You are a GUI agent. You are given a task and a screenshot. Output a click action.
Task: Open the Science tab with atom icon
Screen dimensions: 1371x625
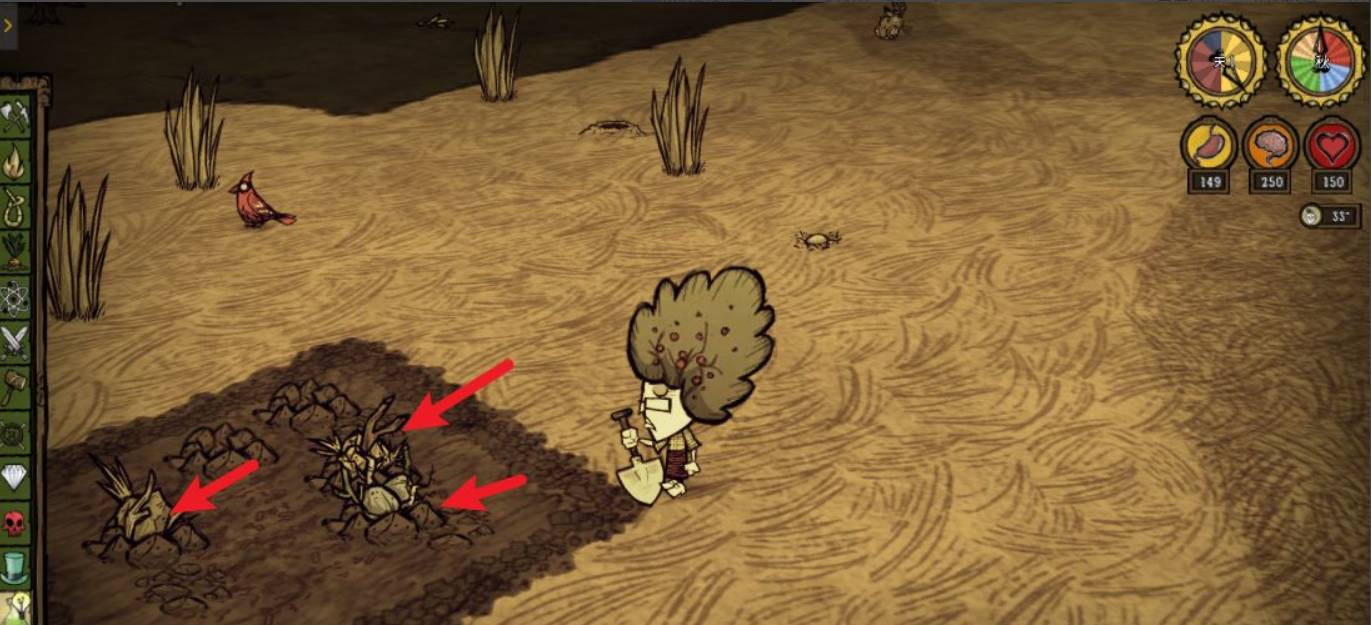(x=14, y=298)
